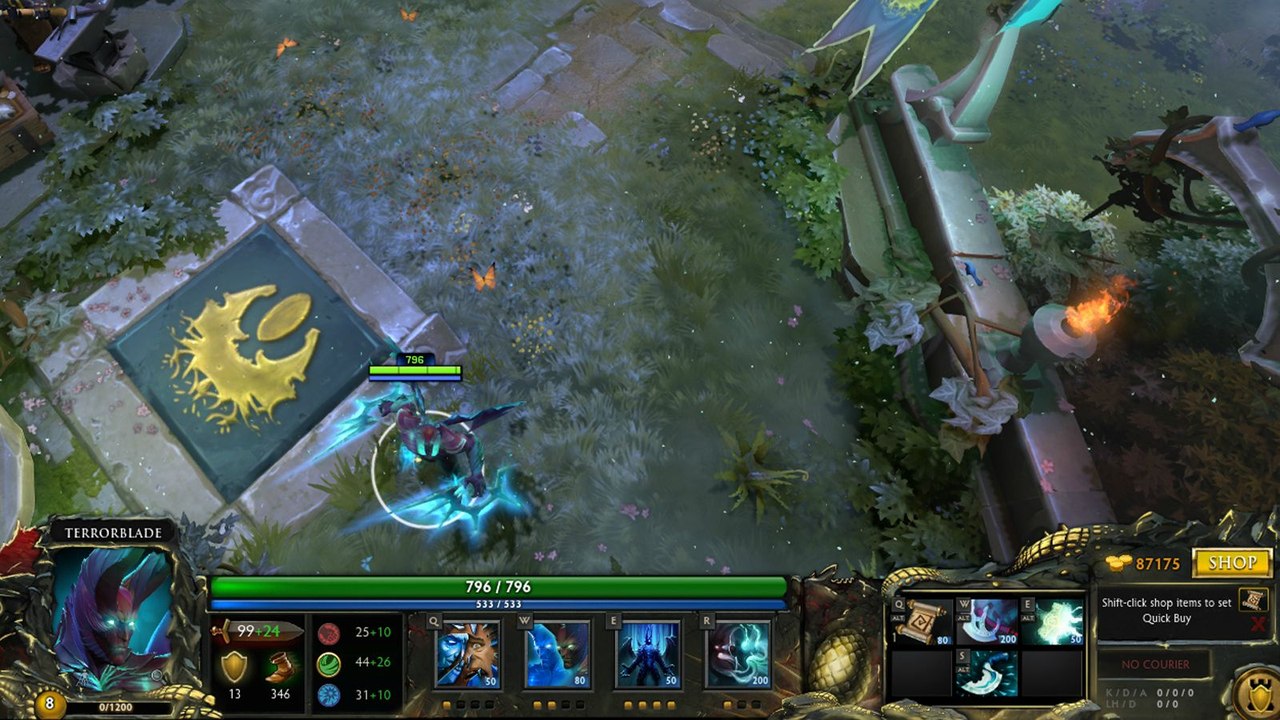Activate the red-handled axe item
The height and width of the screenshot is (720, 1280).
(x=987, y=622)
